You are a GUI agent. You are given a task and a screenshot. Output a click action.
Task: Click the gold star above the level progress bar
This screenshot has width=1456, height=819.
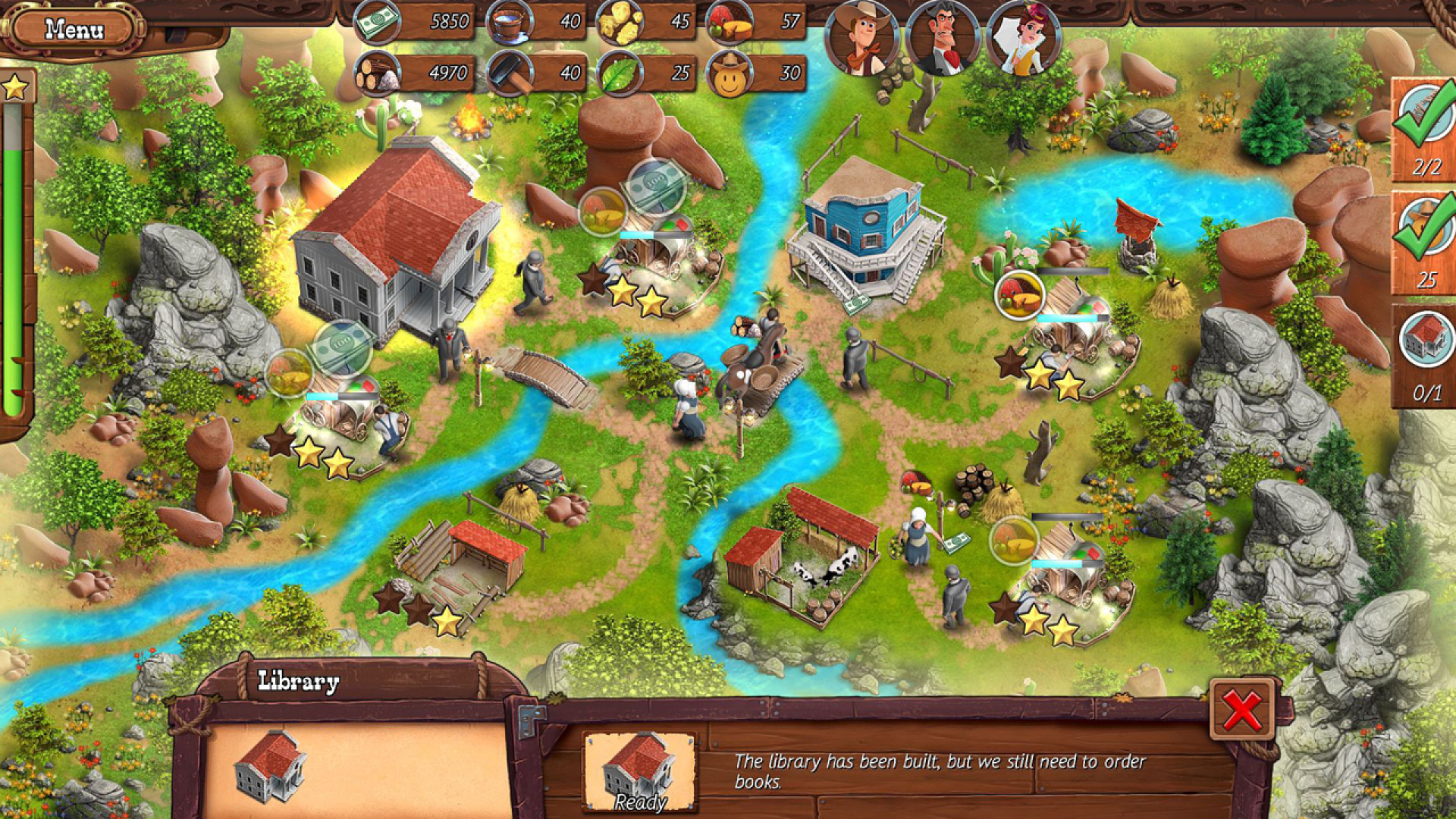(15, 87)
